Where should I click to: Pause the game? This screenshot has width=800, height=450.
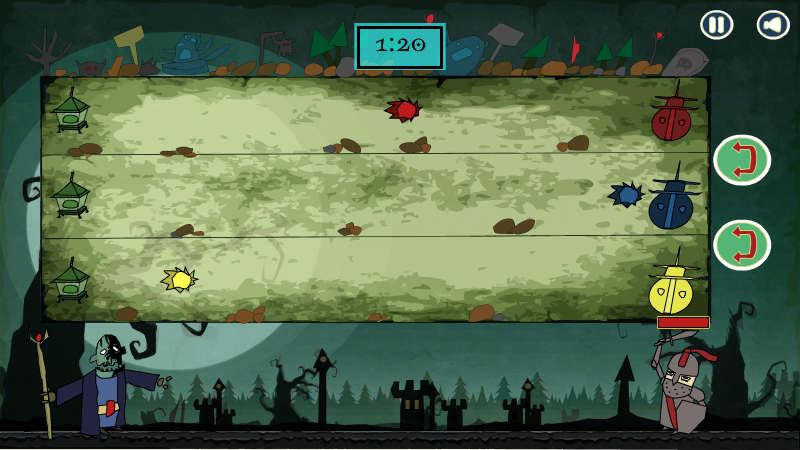click(716, 25)
